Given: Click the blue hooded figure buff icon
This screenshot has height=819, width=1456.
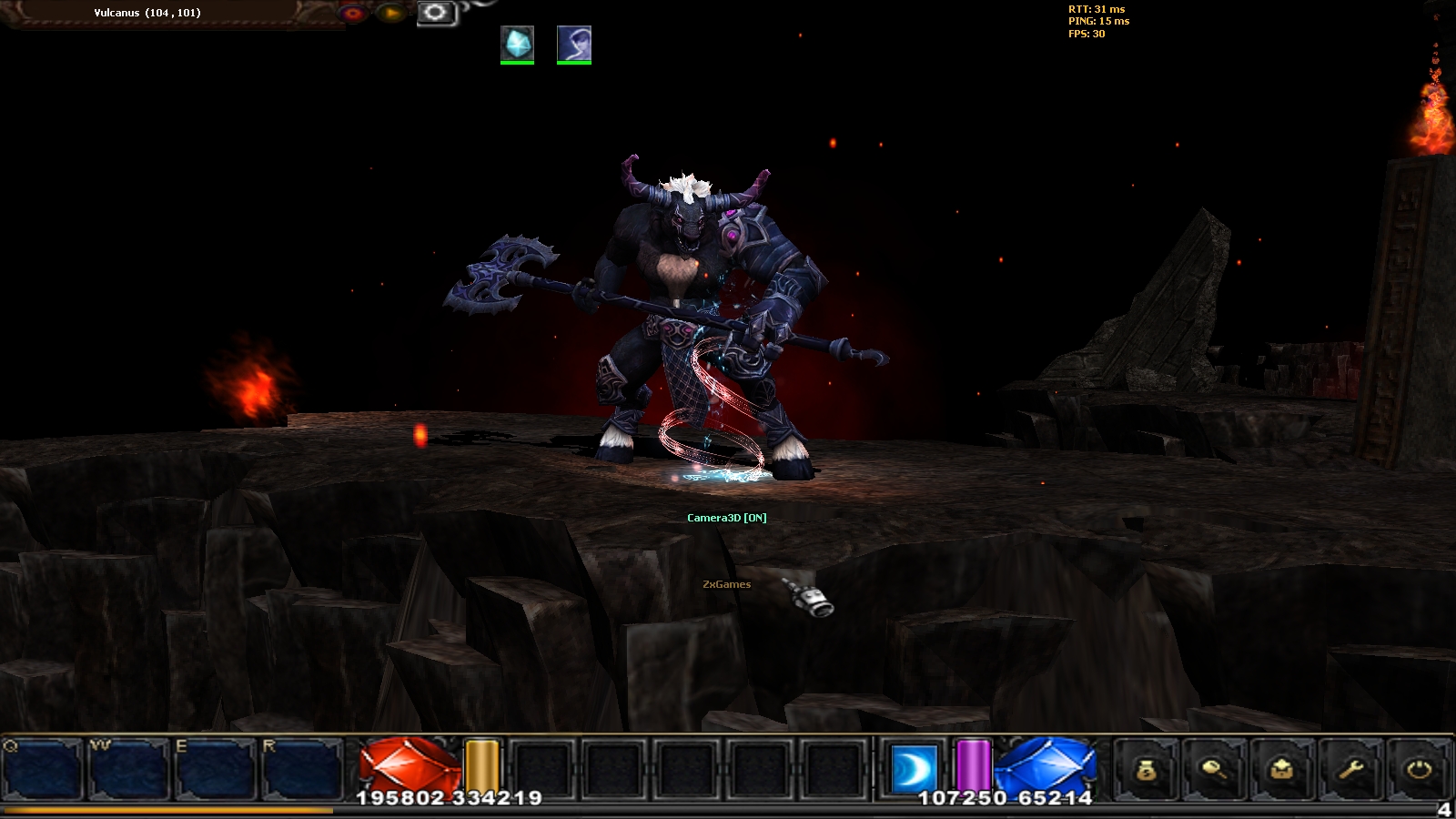Looking at the screenshot, I should pyautogui.click(x=574, y=44).
